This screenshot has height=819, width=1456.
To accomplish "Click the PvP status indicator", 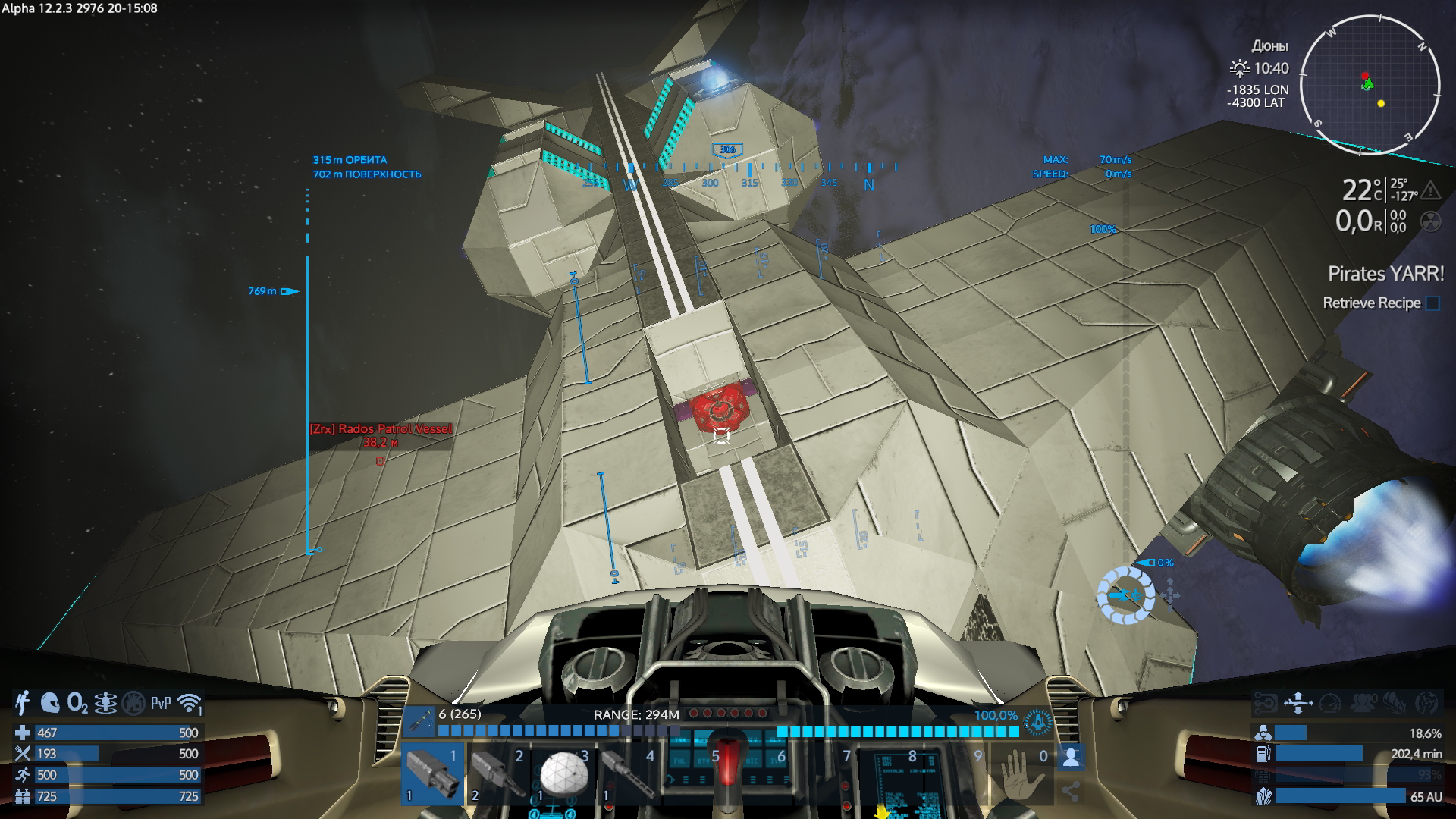I will pyautogui.click(x=161, y=704).
